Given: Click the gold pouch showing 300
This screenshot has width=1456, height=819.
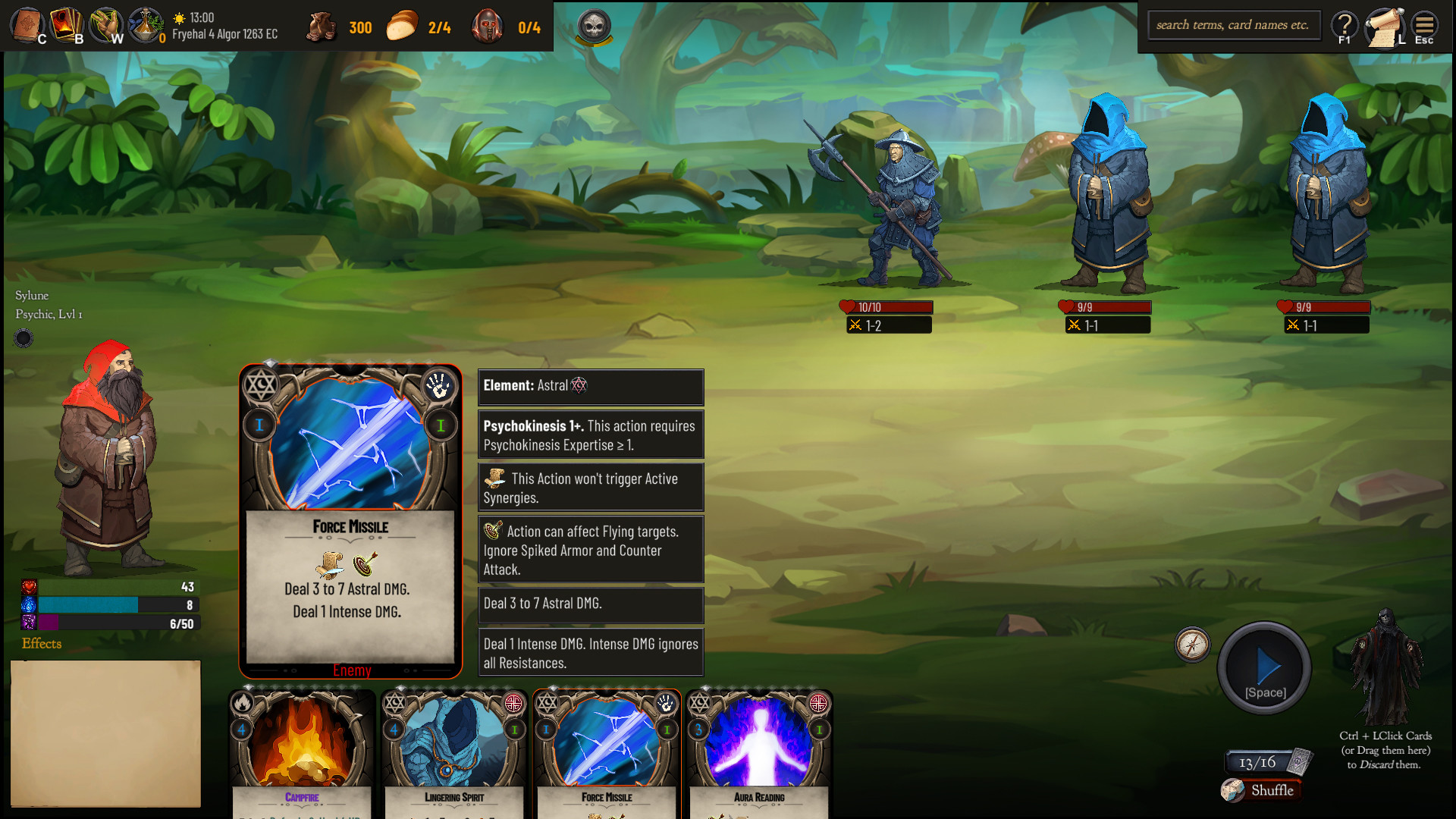Looking at the screenshot, I should pyautogui.click(x=322, y=27).
